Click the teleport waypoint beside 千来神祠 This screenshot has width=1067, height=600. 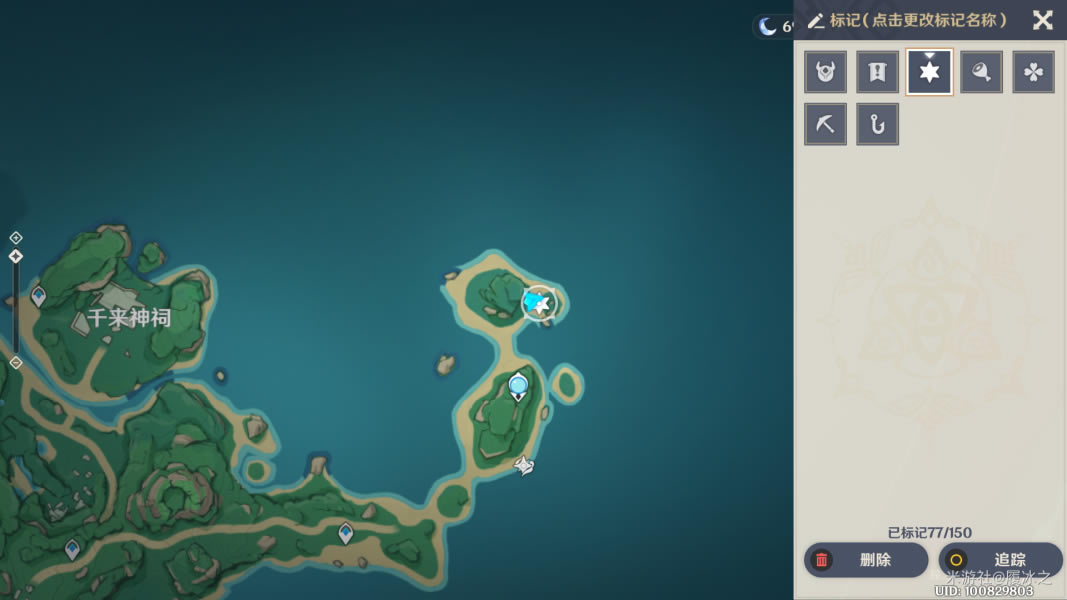39,296
